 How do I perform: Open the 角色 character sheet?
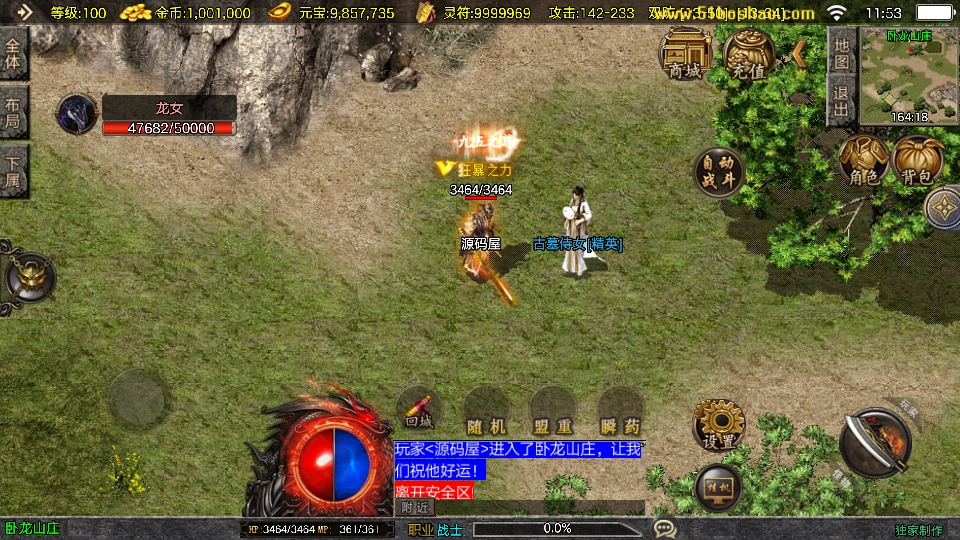864,161
